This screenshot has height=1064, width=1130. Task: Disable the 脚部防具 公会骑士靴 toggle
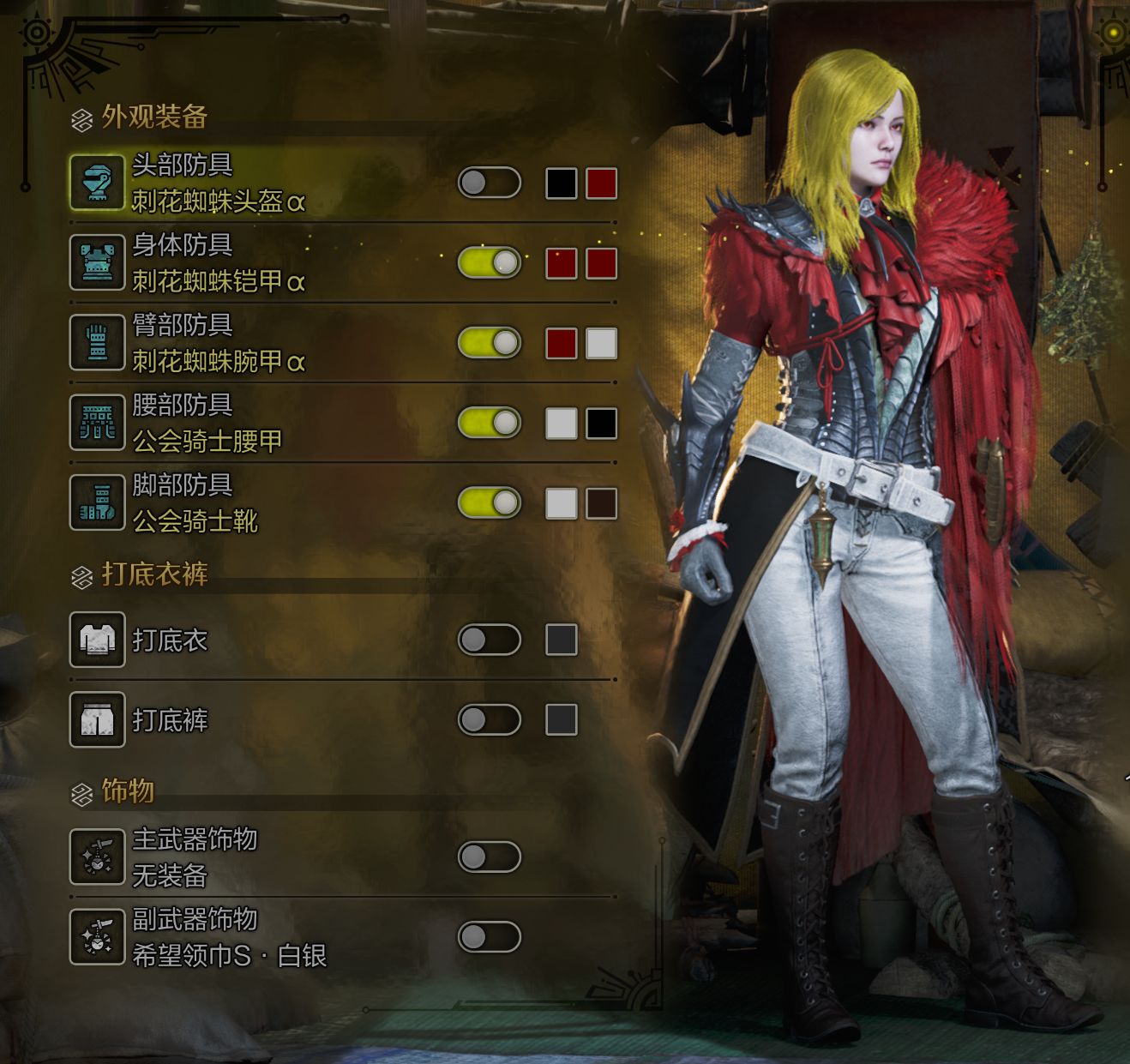[x=489, y=502]
